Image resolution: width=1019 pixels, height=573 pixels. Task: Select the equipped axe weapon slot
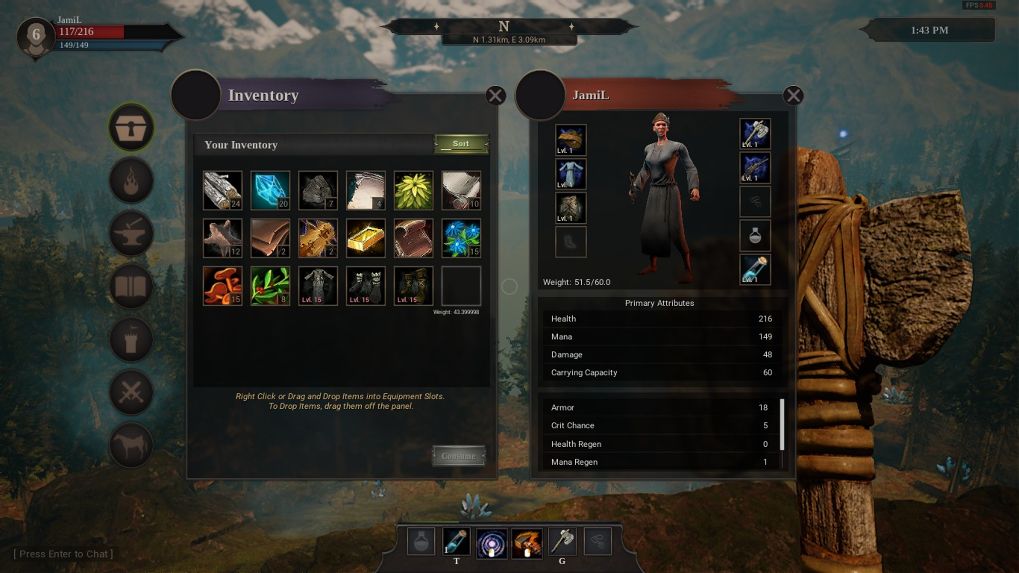[755, 135]
